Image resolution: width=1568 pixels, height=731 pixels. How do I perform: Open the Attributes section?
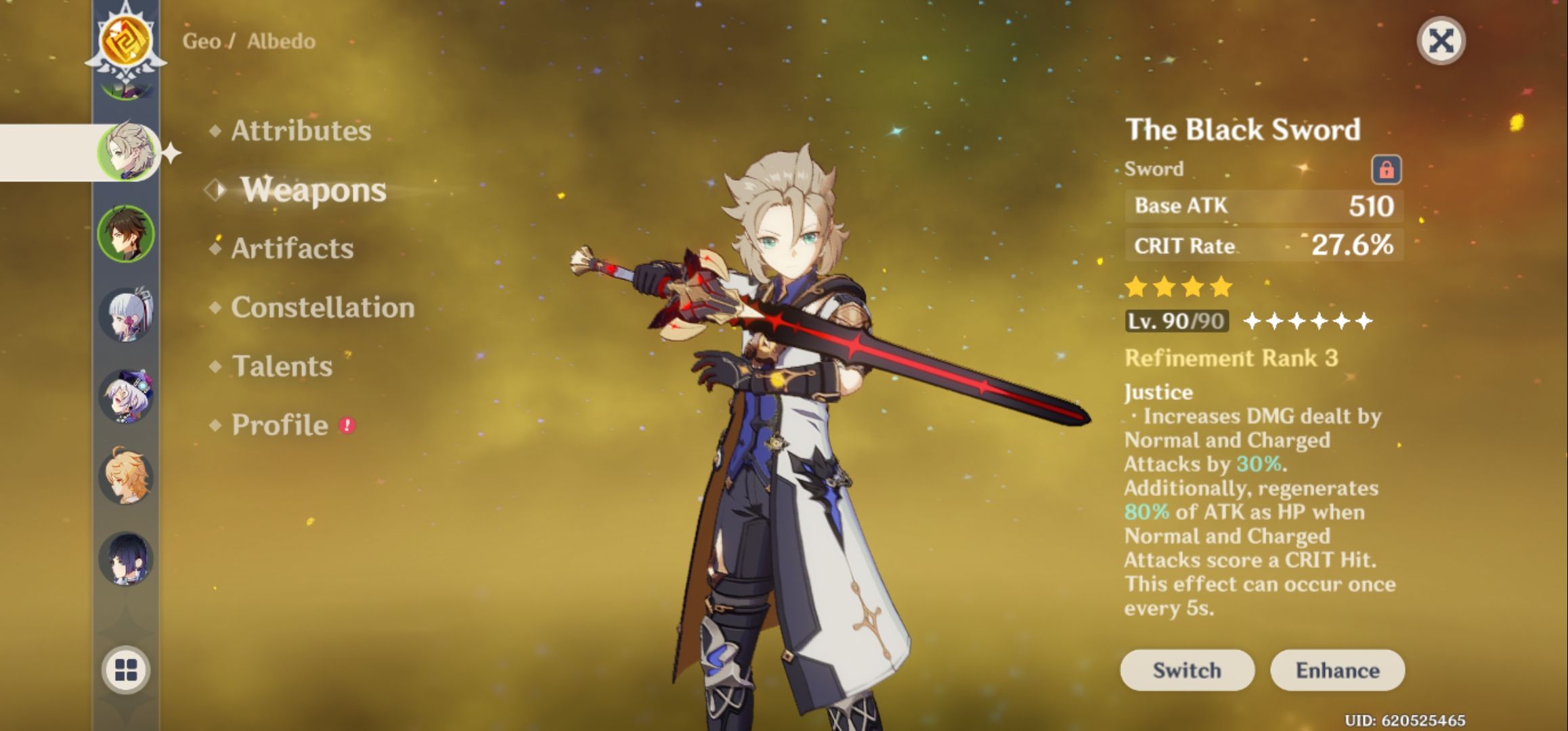click(301, 131)
